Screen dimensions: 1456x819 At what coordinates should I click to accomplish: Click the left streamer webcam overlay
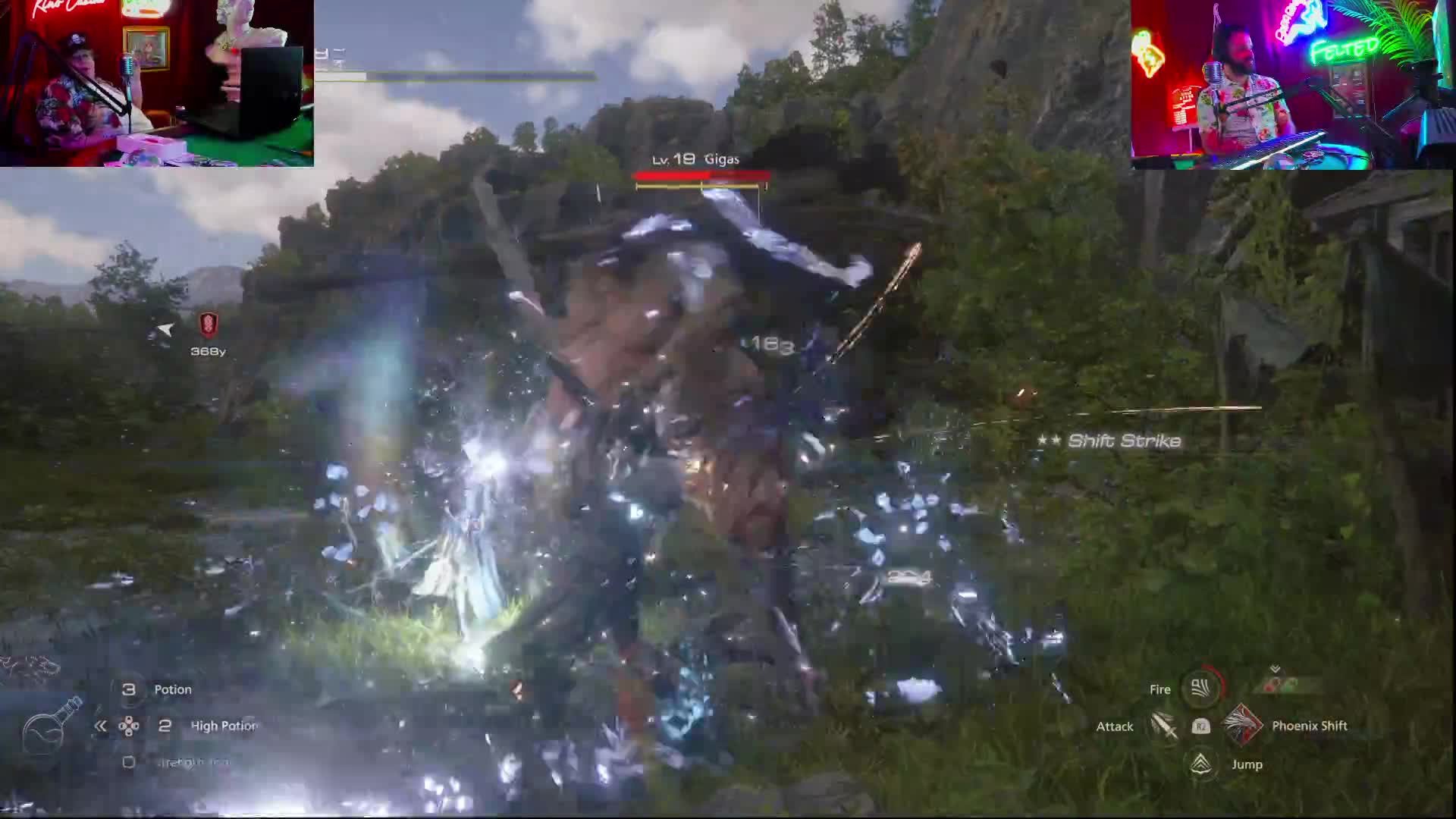(157, 83)
